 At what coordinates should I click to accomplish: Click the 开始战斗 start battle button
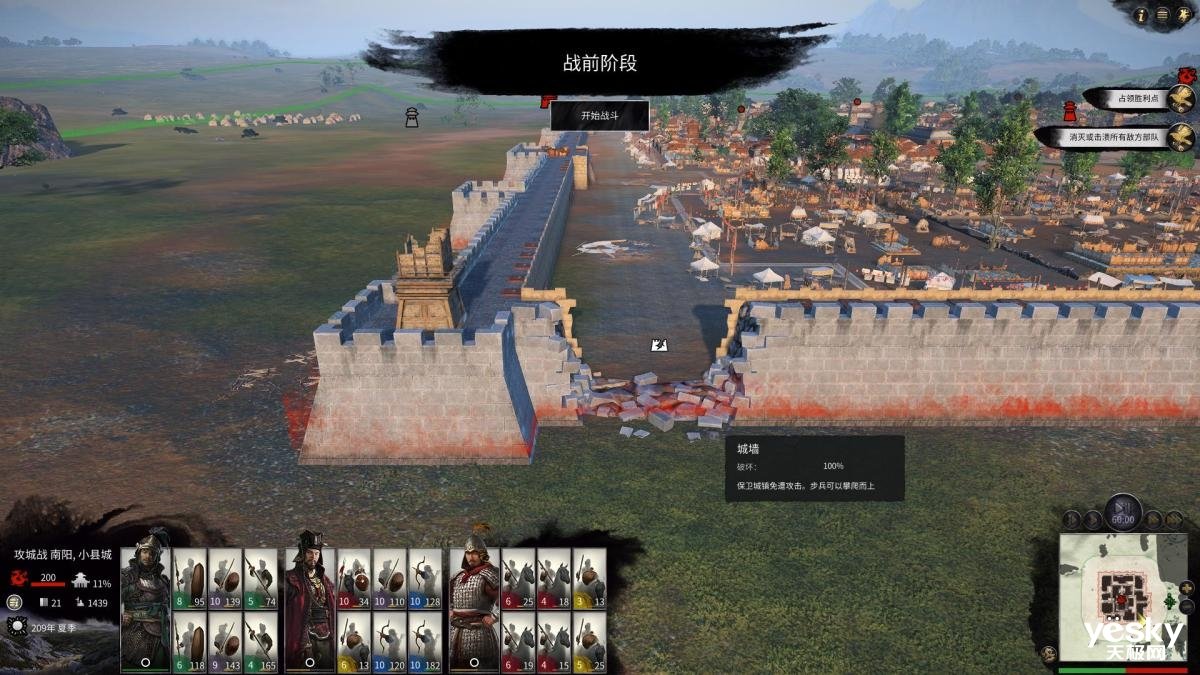pos(600,115)
